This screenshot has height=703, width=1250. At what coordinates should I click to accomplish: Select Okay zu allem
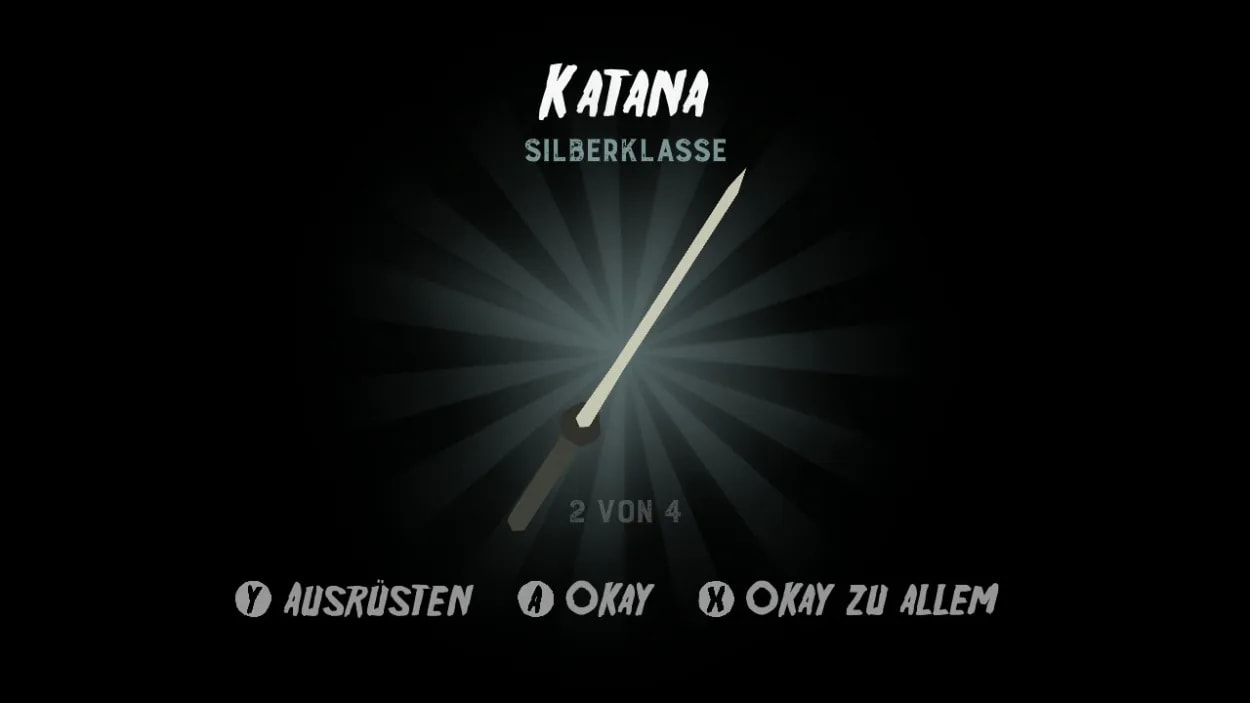(x=848, y=600)
